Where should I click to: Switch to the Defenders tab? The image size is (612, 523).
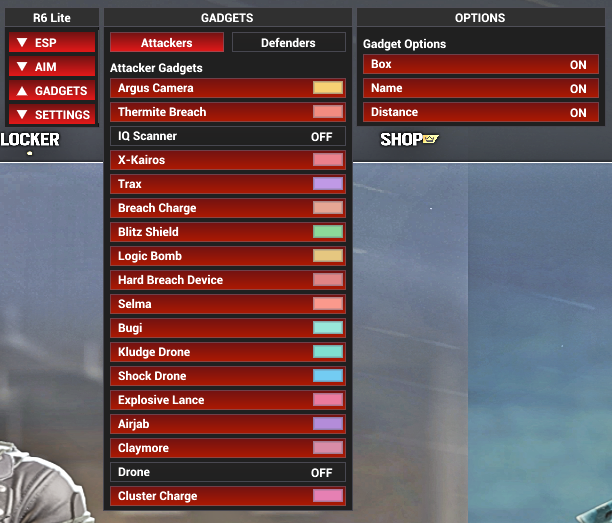pos(288,43)
